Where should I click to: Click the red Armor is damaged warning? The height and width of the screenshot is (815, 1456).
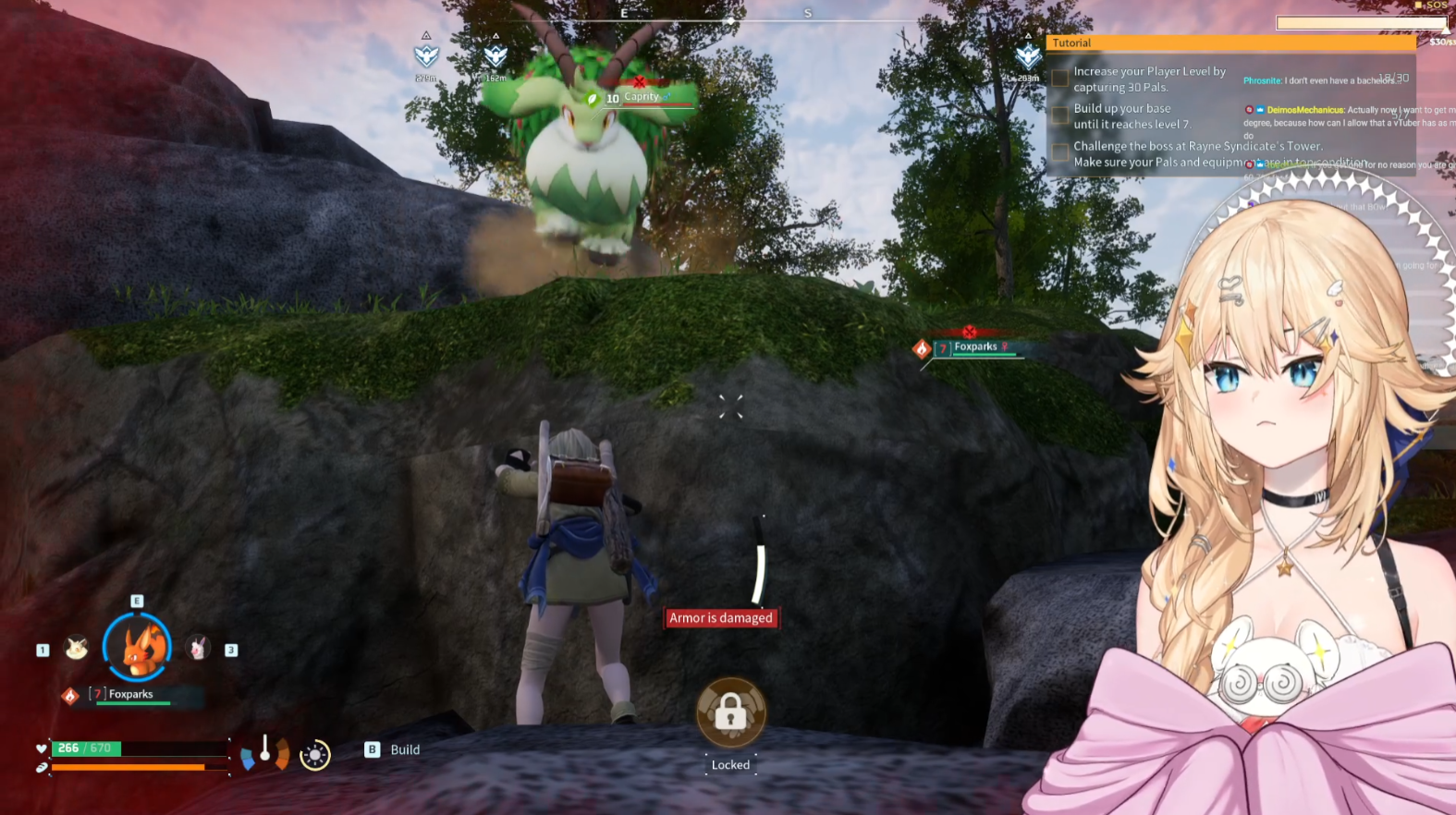tap(721, 618)
